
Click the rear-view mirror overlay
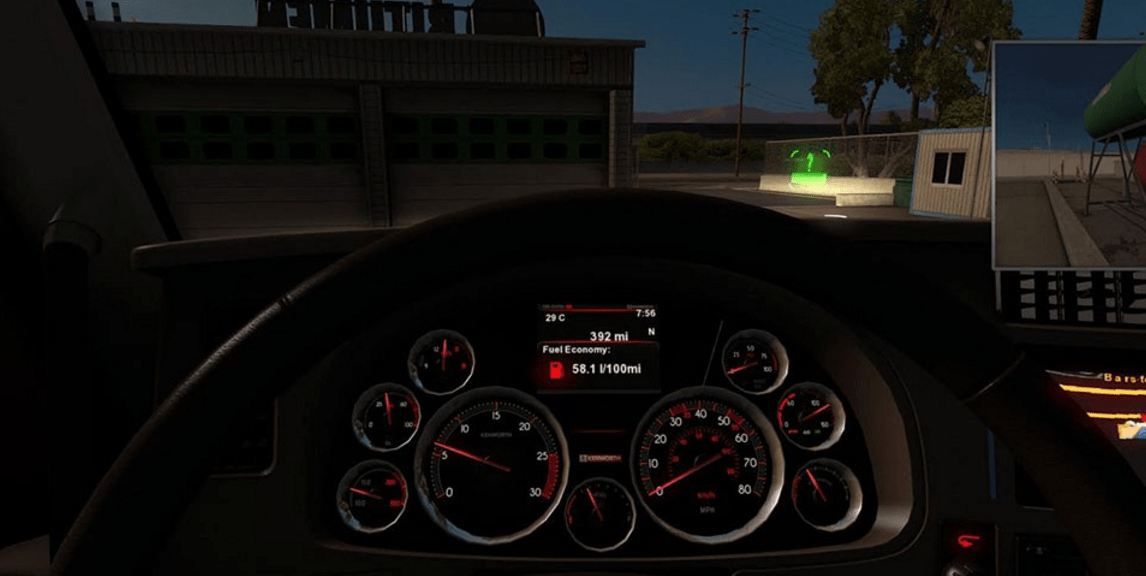1069,155
